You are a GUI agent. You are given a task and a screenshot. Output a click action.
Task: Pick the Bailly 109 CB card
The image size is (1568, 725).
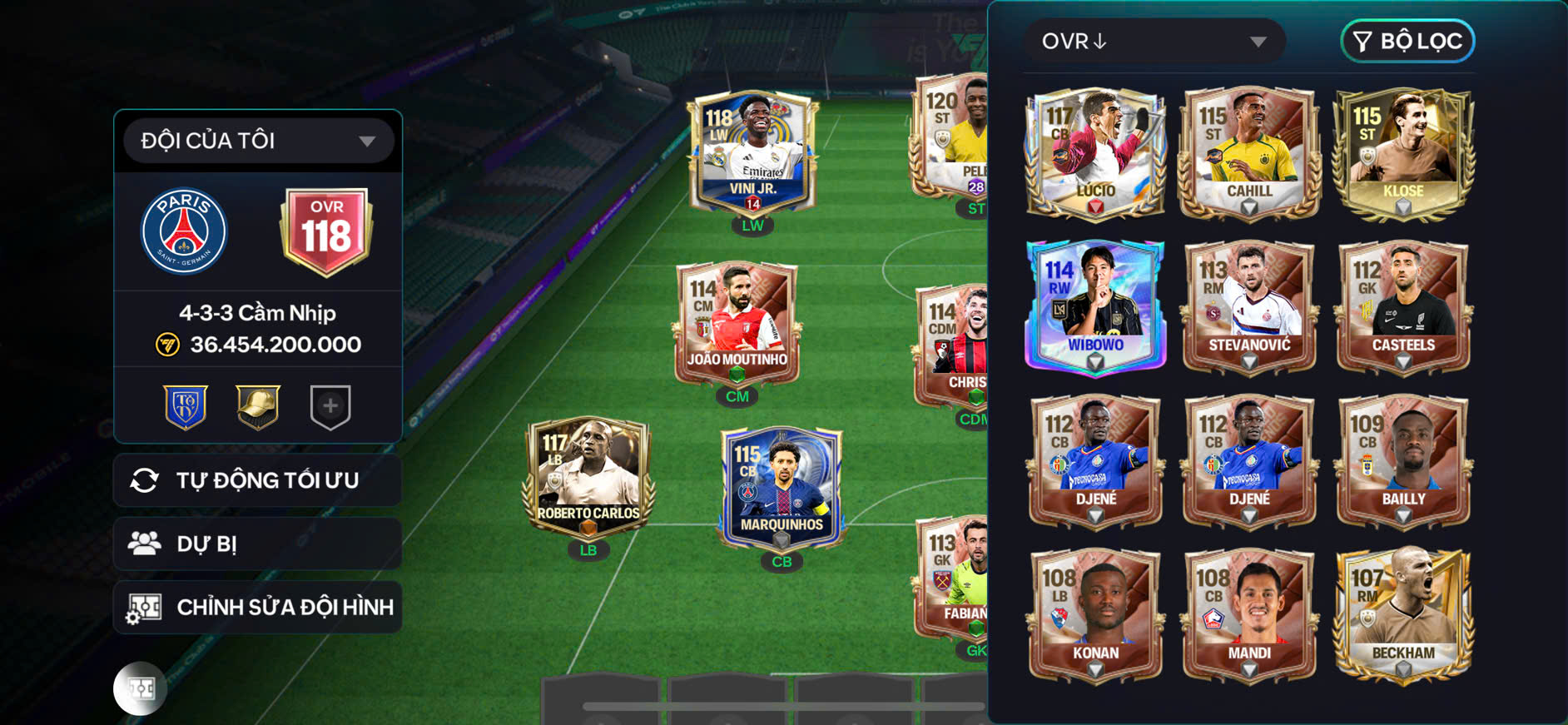coord(1403,460)
